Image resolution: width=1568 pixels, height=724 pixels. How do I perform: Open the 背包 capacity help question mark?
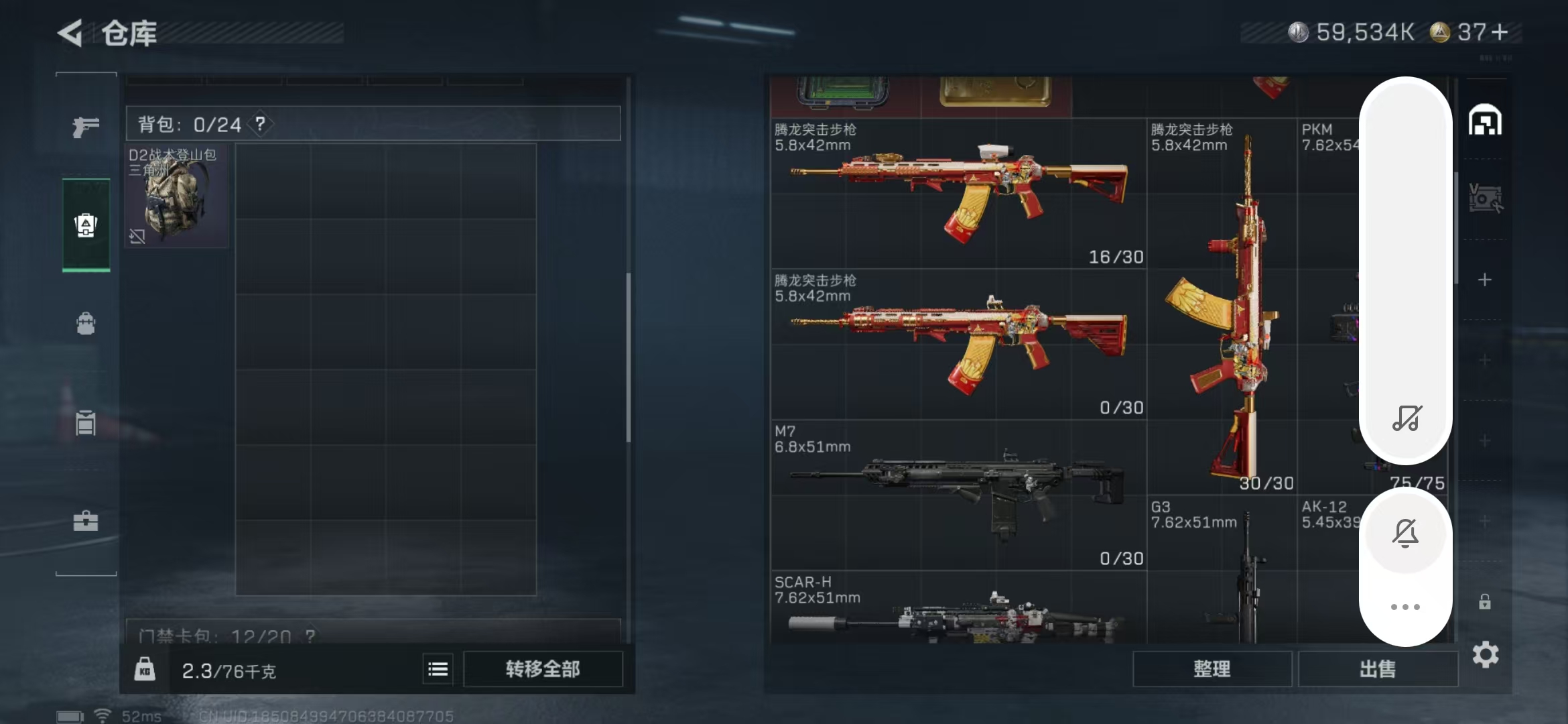tap(260, 124)
